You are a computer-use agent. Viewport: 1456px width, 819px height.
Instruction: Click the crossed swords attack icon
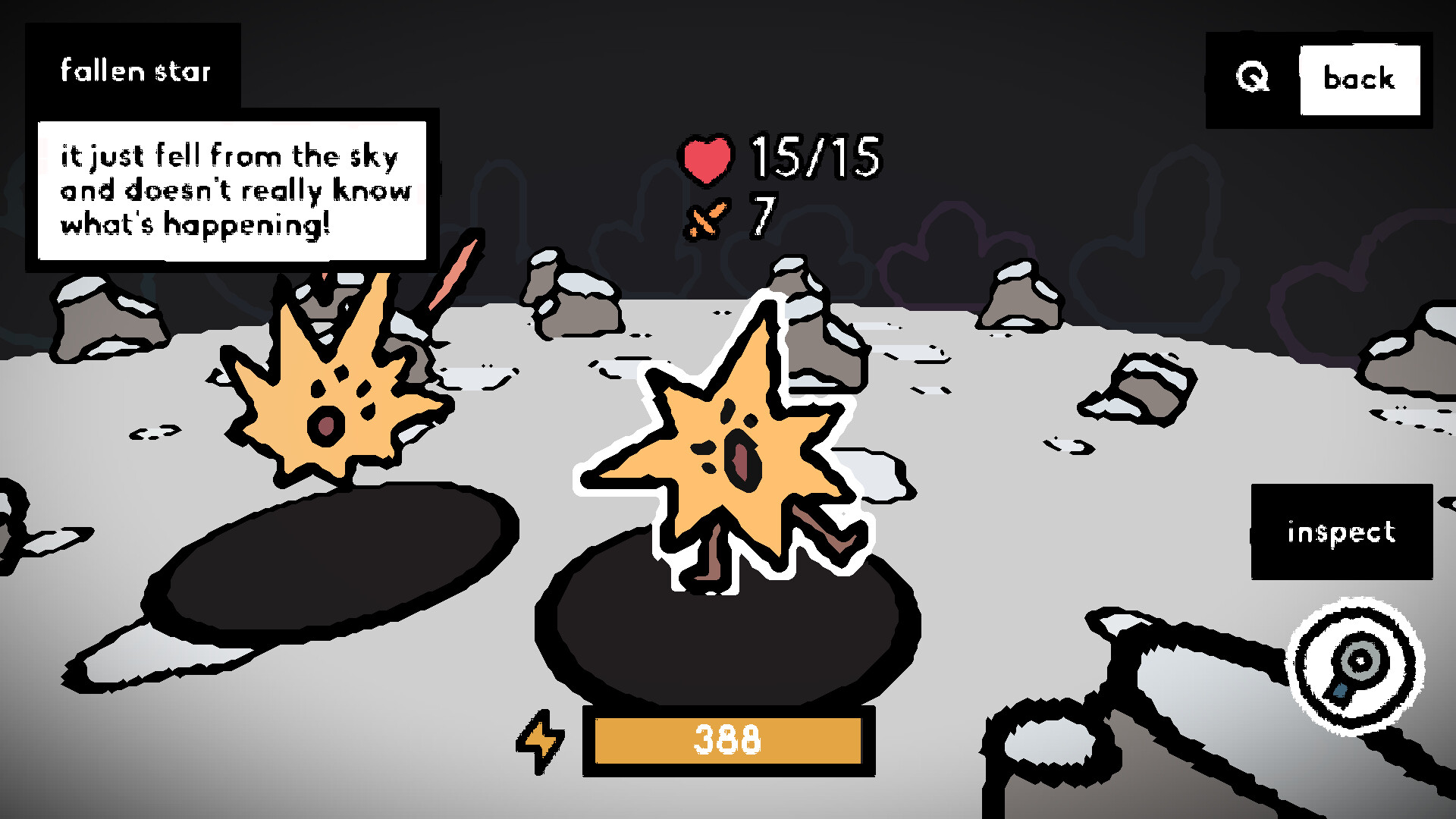click(x=707, y=218)
